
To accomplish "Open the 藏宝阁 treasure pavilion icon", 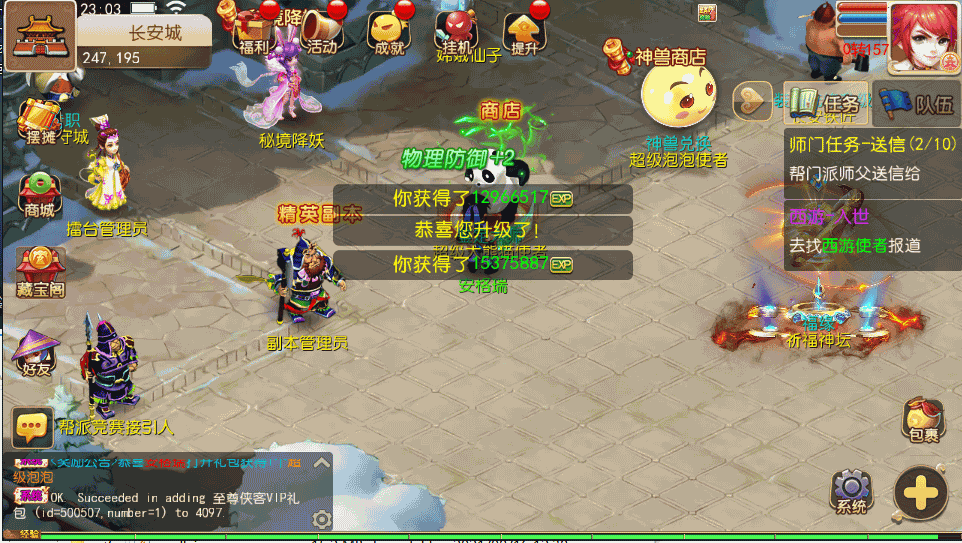I will [39, 269].
